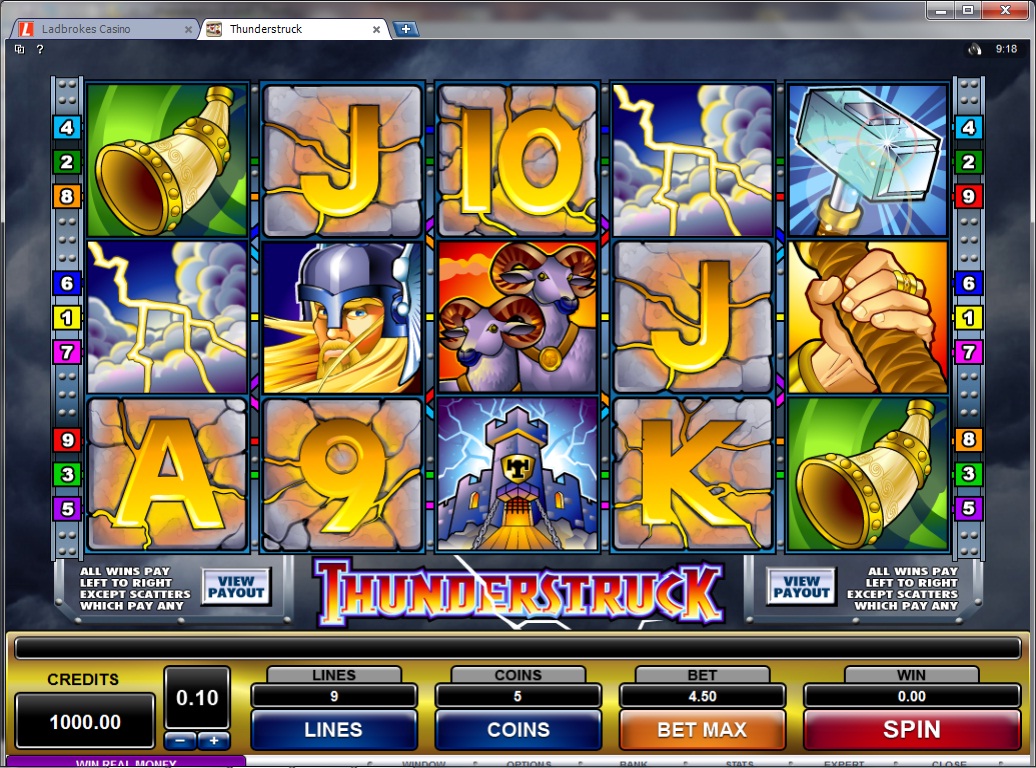This screenshot has height=768, width=1036.
Task: Decrease coin size with the minus button
Action: pos(180,741)
